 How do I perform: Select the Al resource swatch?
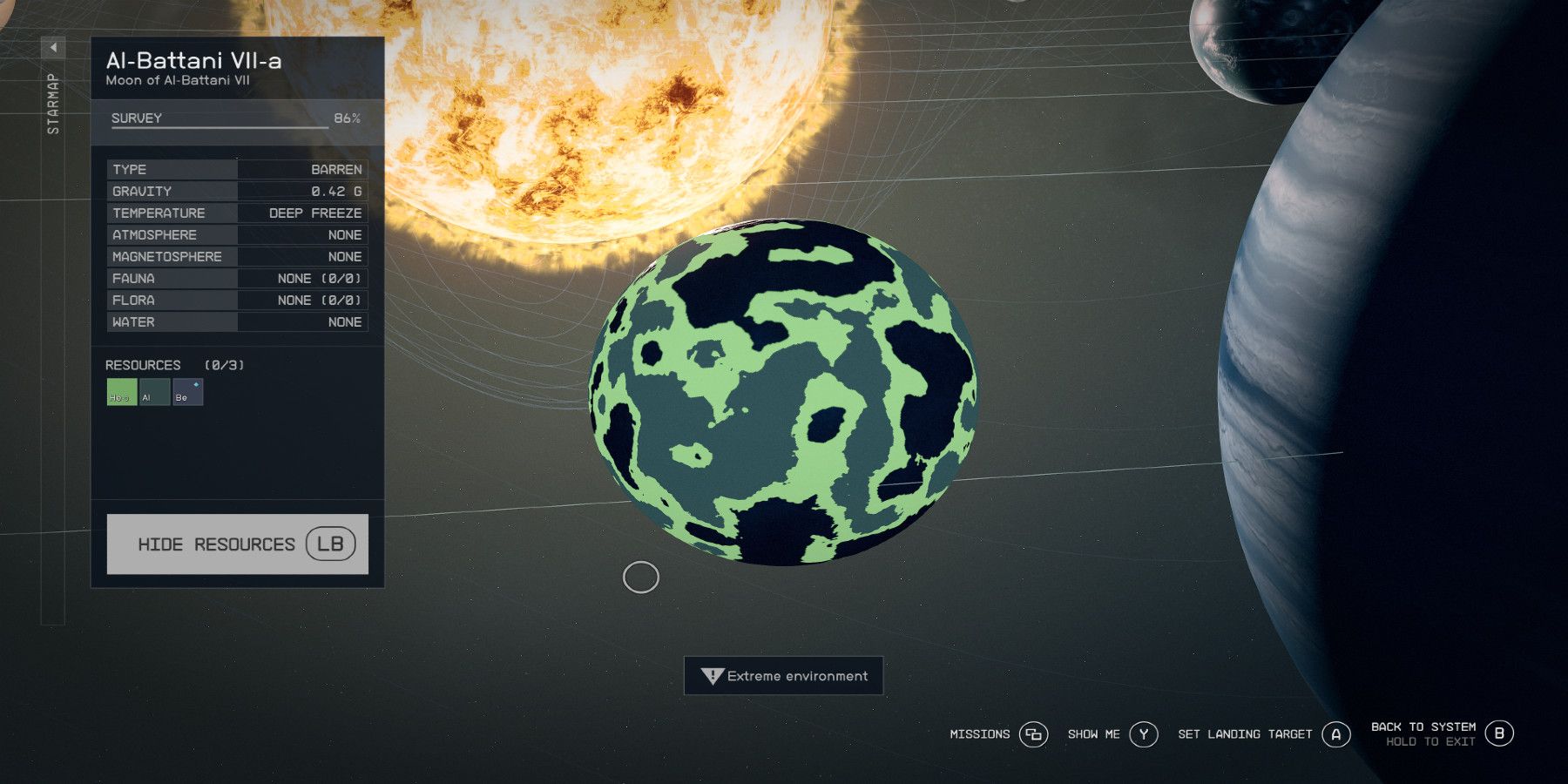(x=154, y=393)
